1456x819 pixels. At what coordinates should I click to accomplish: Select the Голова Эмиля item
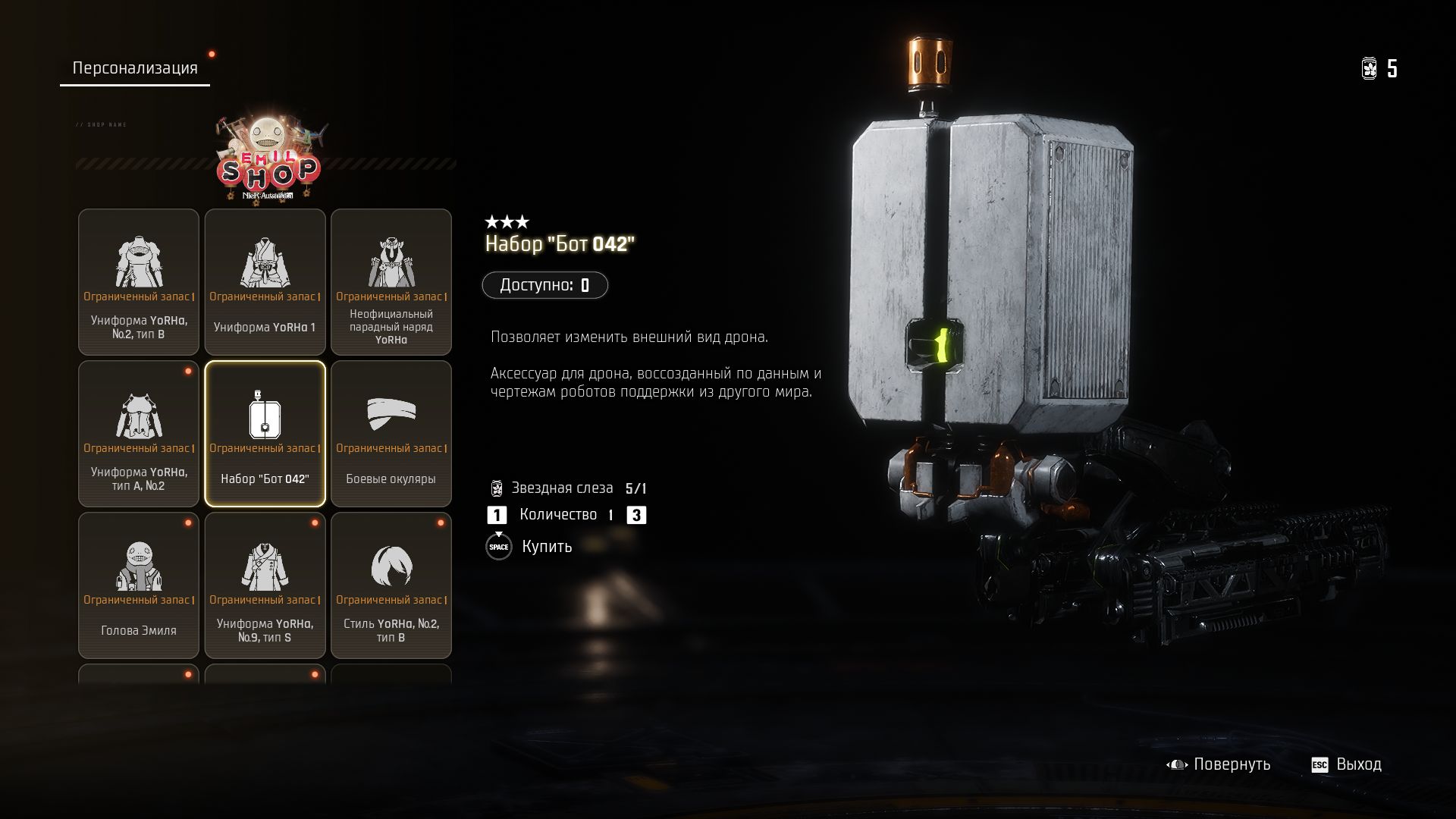tap(139, 585)
